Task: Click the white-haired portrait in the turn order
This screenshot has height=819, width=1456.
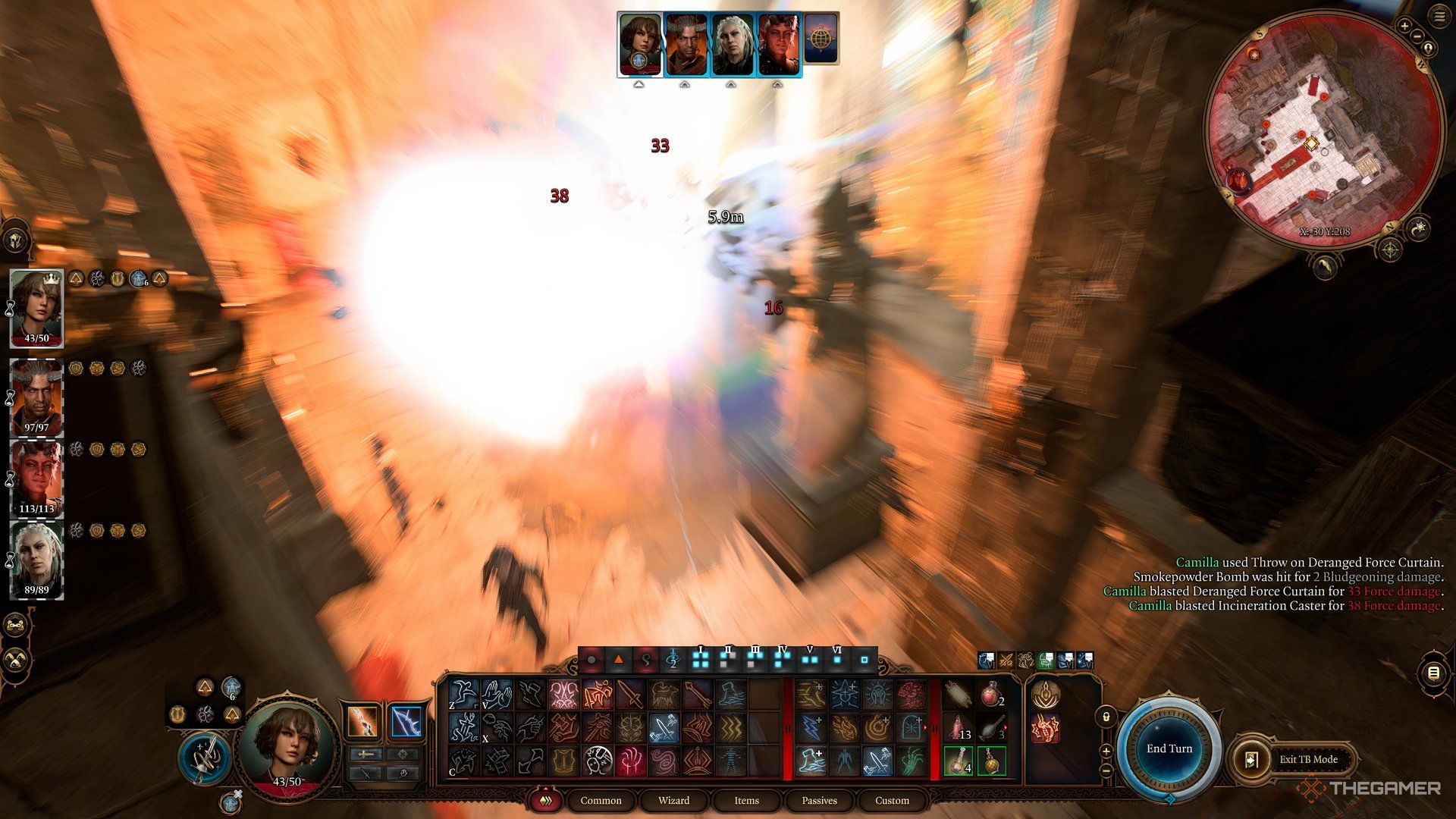Action: click(733, 44)
